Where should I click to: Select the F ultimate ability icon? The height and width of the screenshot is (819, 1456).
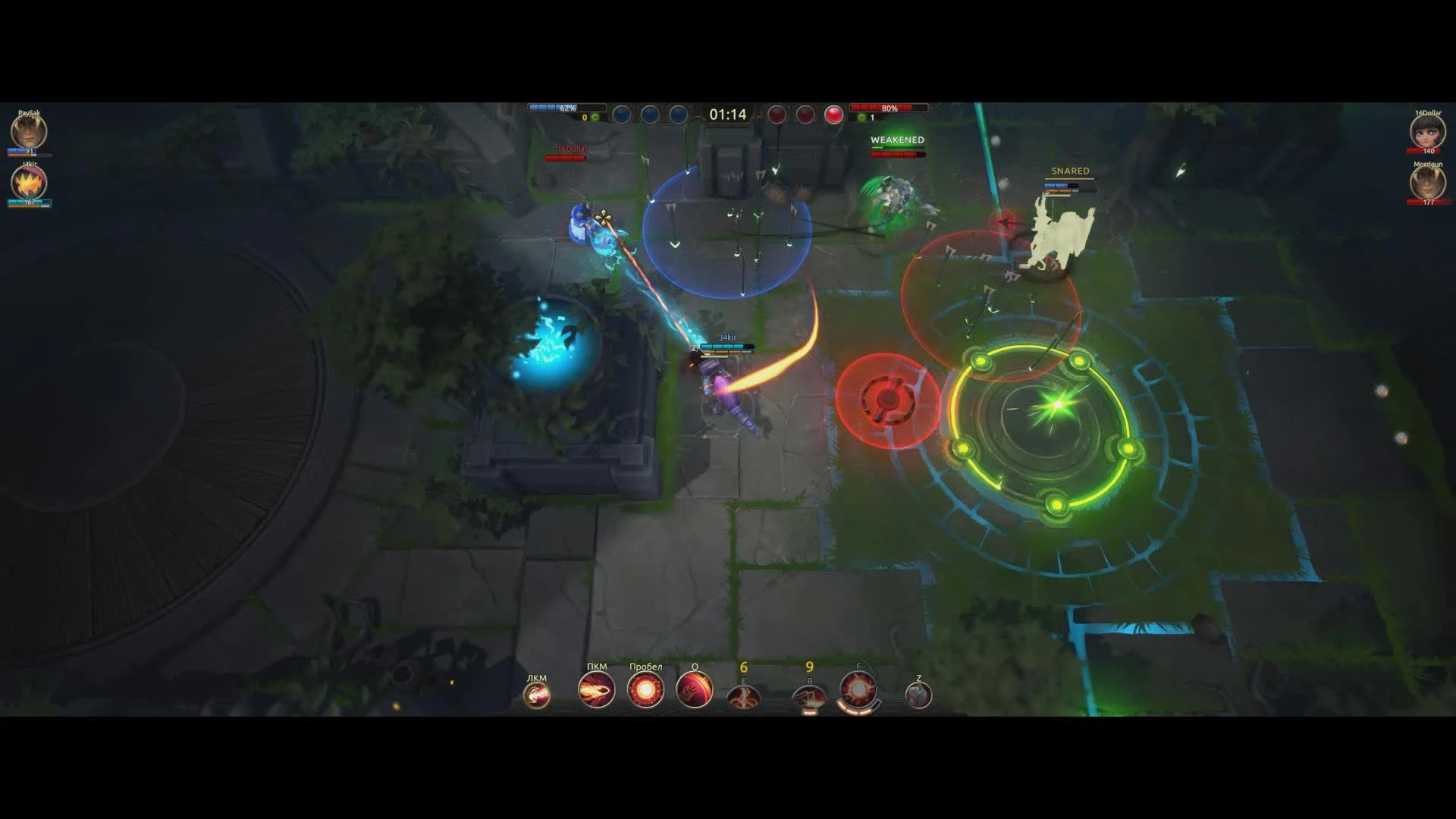858,690
